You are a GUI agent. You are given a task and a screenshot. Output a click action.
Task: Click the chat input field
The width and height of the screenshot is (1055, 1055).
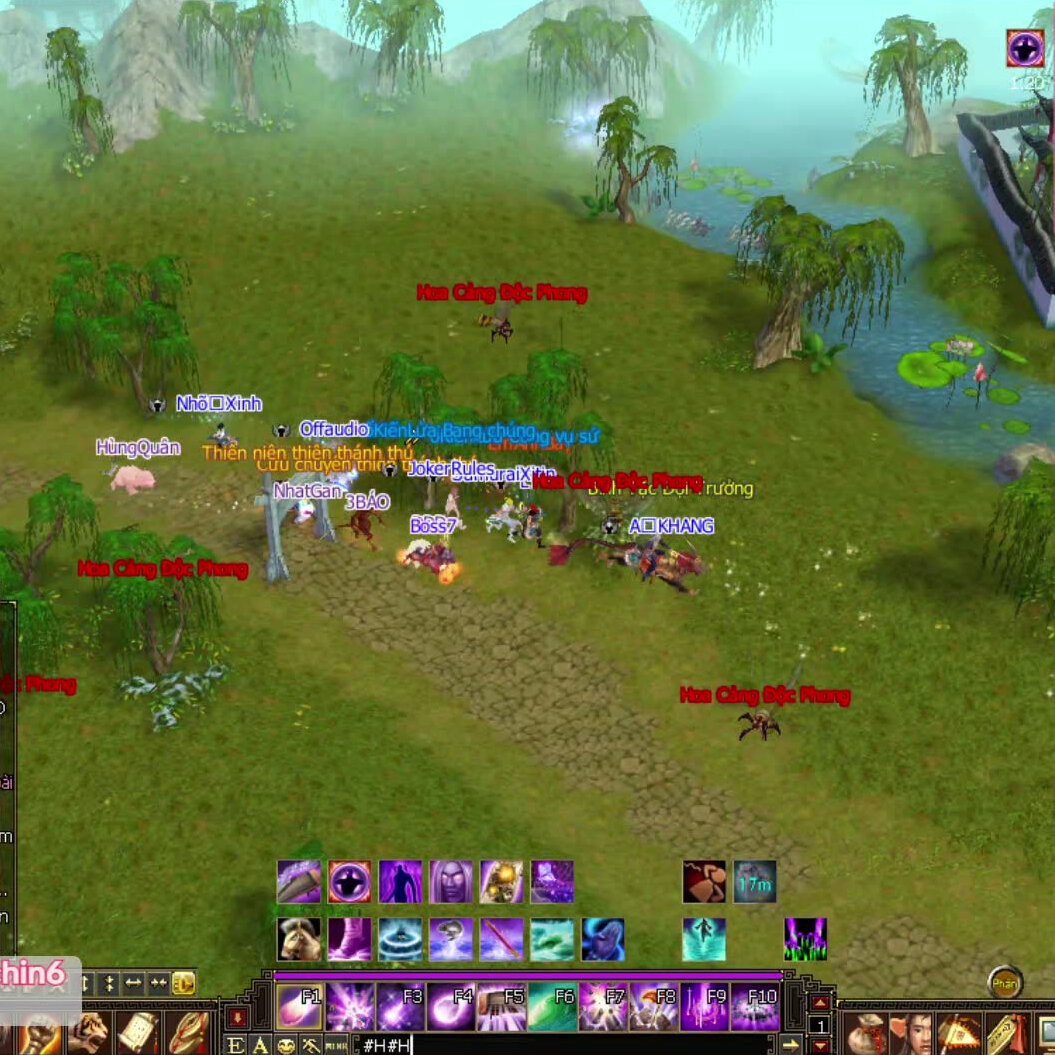tap(560, 1045)
